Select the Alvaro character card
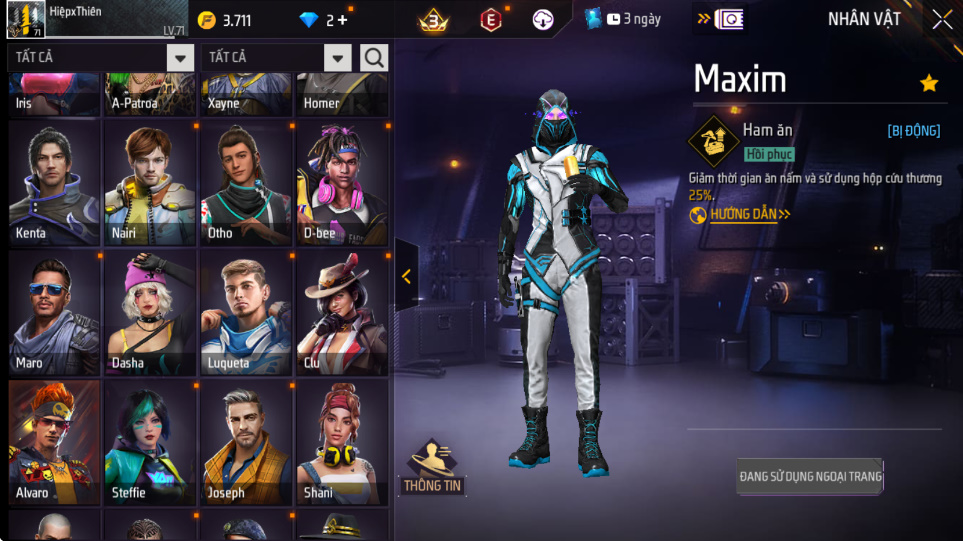The image size is (963, 541). click(54, 442)
